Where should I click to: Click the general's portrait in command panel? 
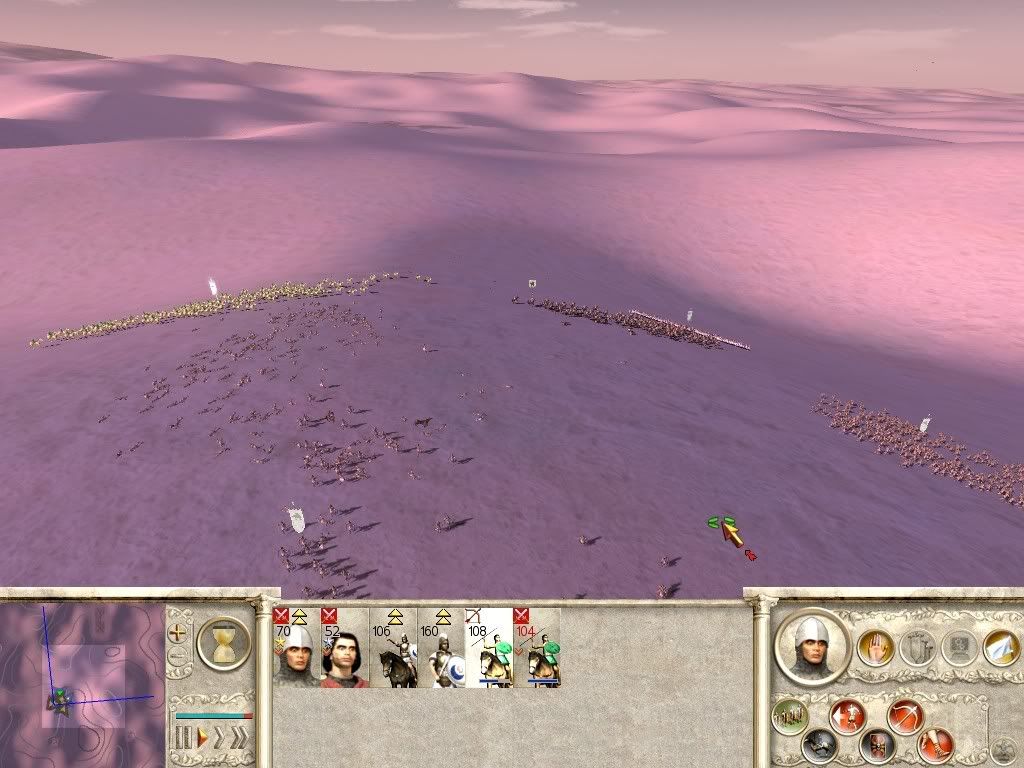click(813, 646)
